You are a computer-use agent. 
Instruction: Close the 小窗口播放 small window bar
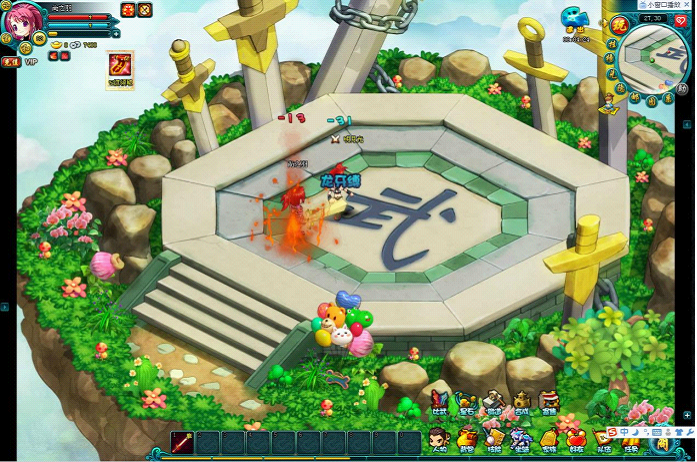(x=688, y=4)
